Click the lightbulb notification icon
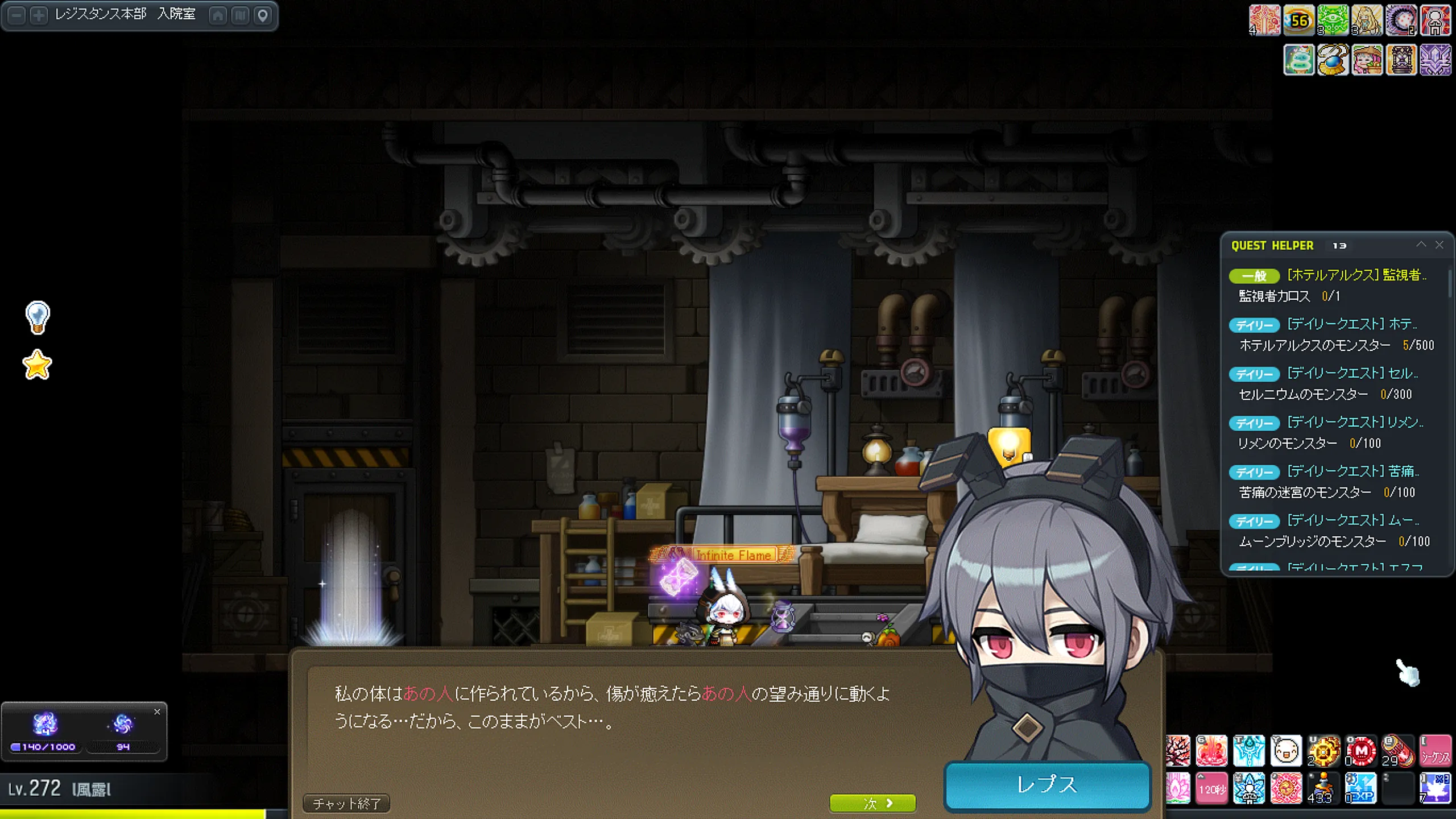Screen dimensions: 1456x819 pyautogui.click(x=38, y=317)
